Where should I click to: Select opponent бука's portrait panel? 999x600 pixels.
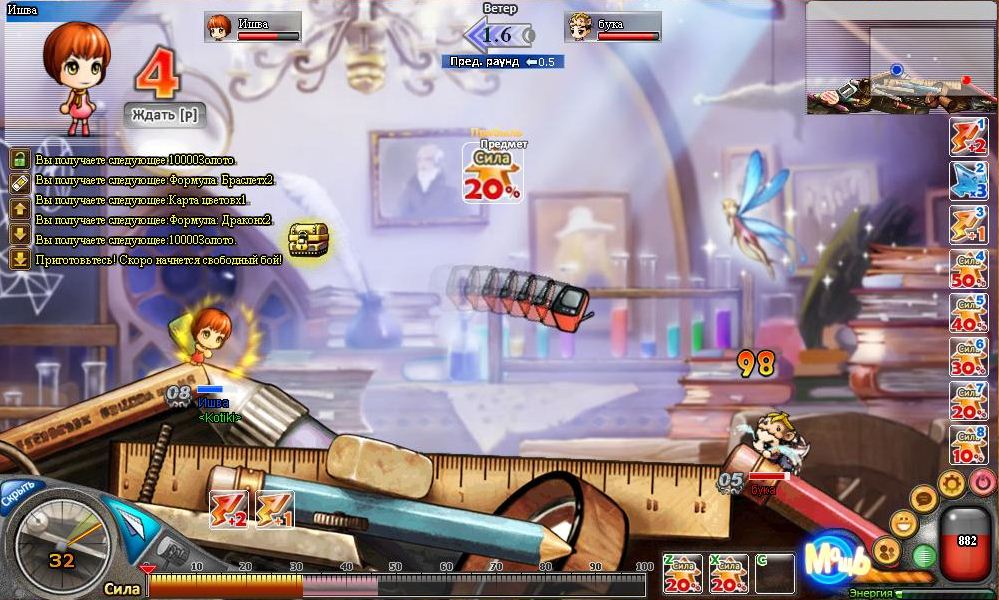point(613,27)
